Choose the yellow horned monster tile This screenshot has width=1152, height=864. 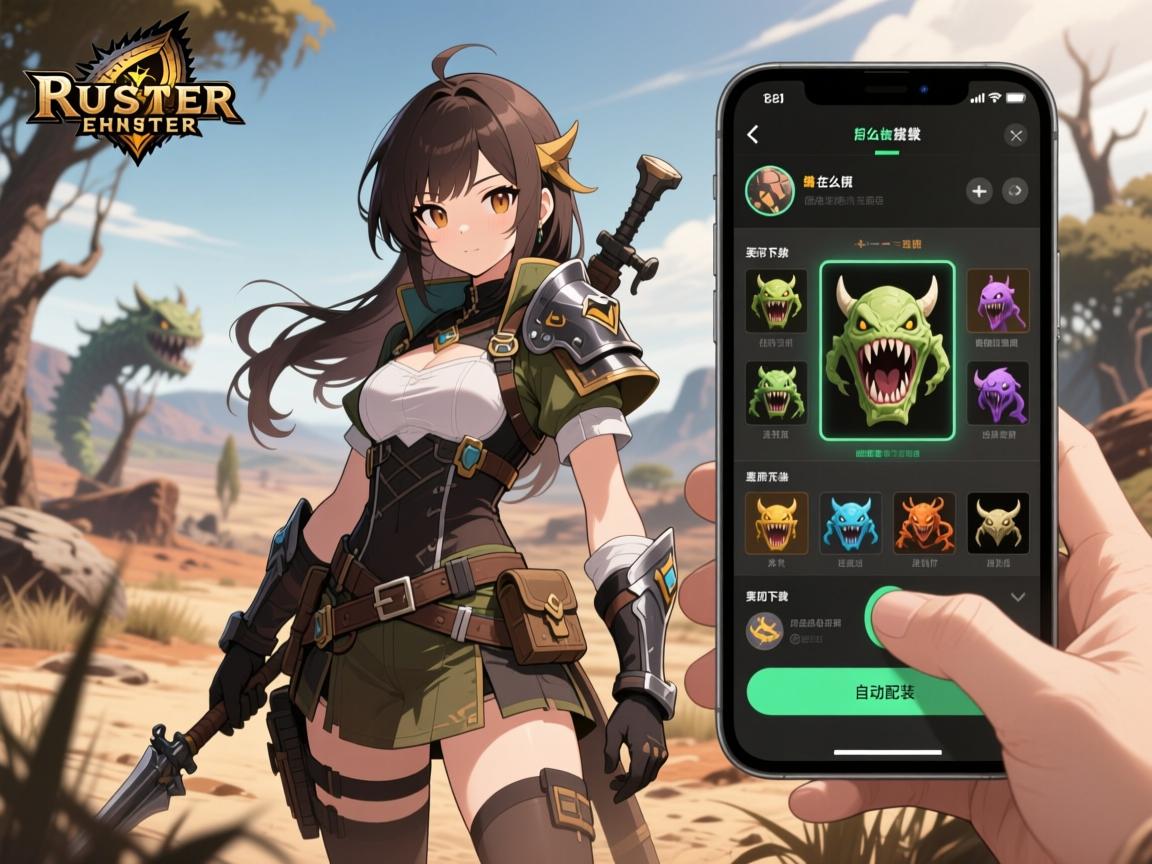click(x=776, y=523)
